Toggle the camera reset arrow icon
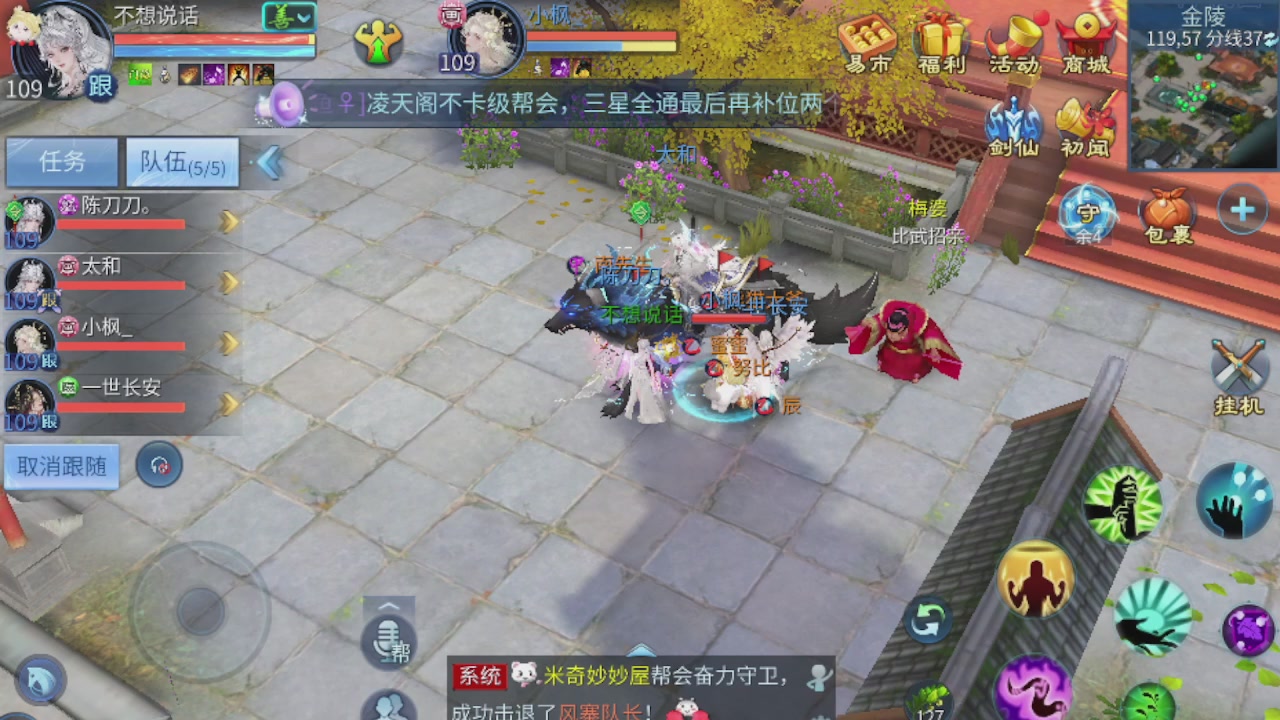Image resolution: width=1280 pixels, height=720 pixels. click(926, 620)
